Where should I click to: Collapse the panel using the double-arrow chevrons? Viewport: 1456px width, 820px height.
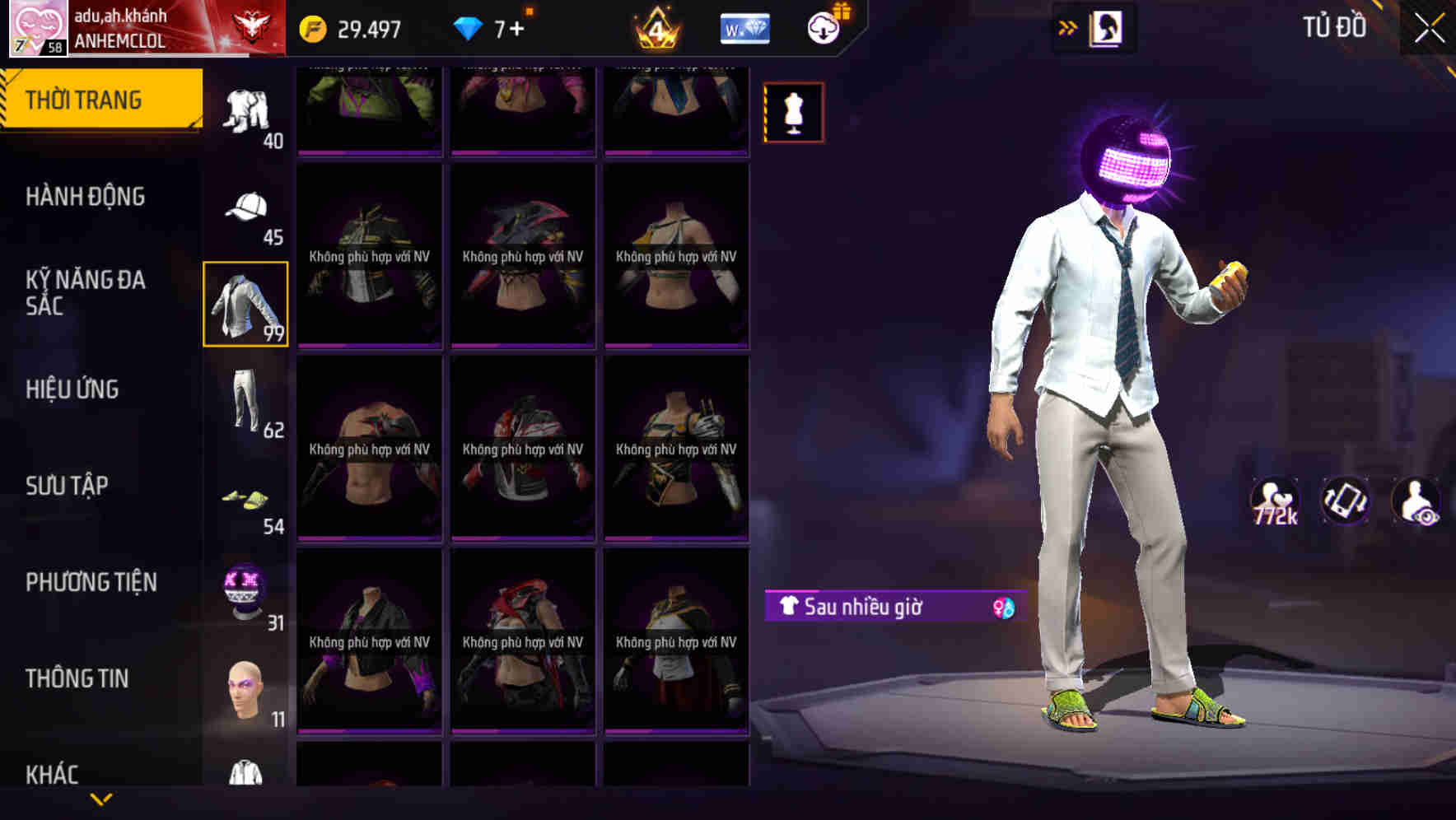coord(1068,27)
